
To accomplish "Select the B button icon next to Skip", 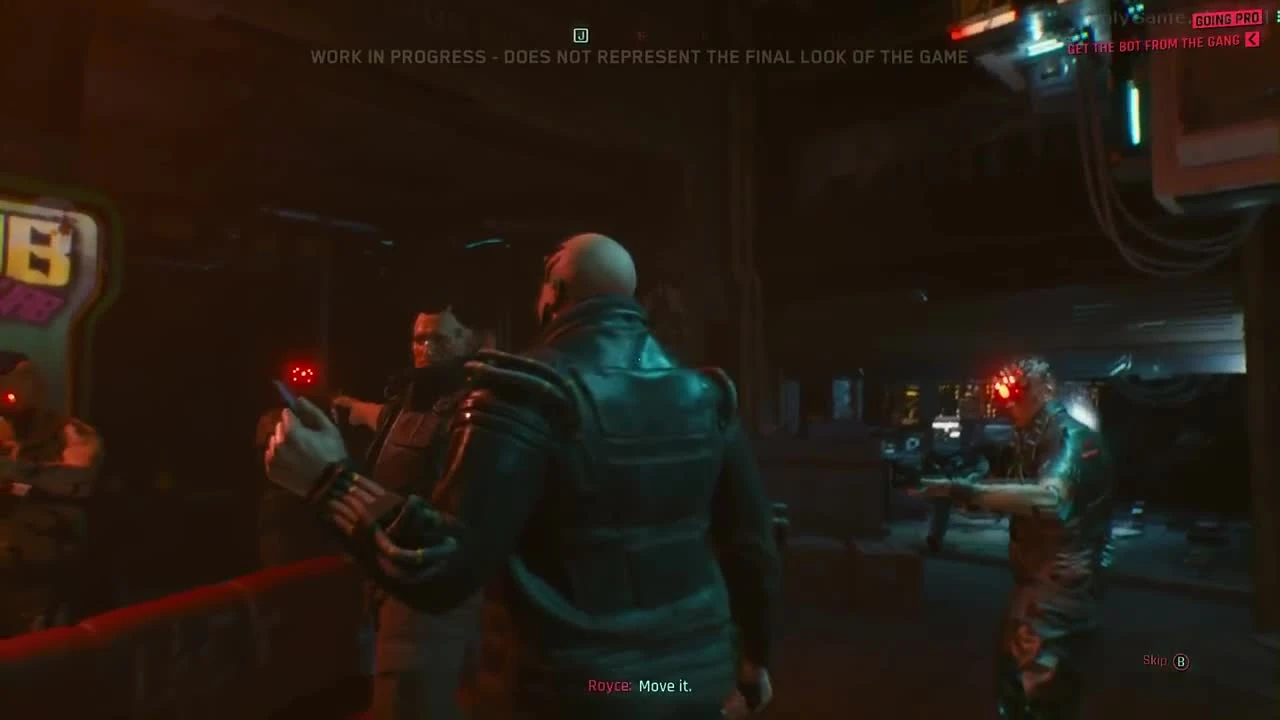I will coord(1180,662).
